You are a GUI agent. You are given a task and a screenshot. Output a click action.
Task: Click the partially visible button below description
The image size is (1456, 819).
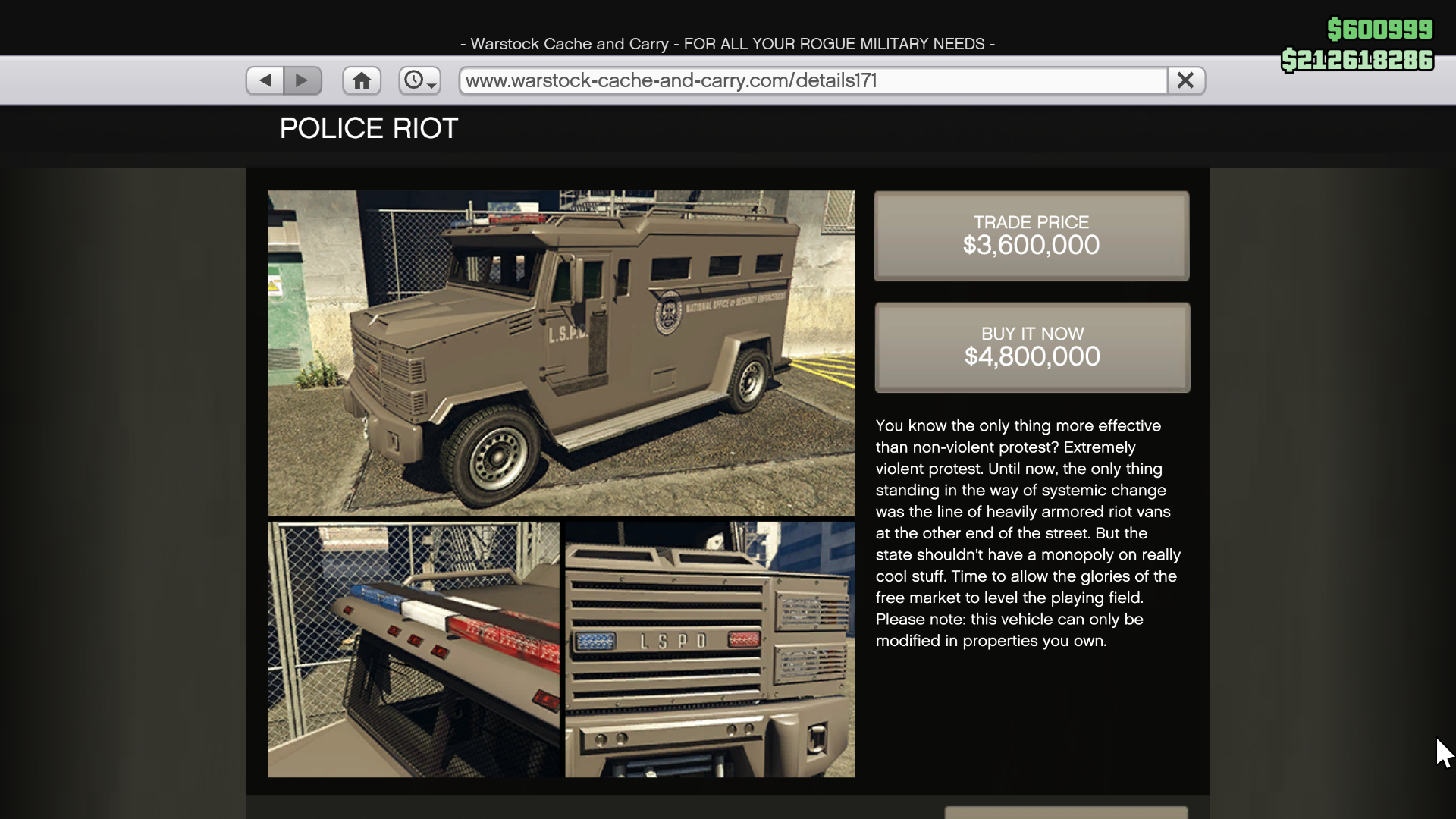click(1065, 814)
